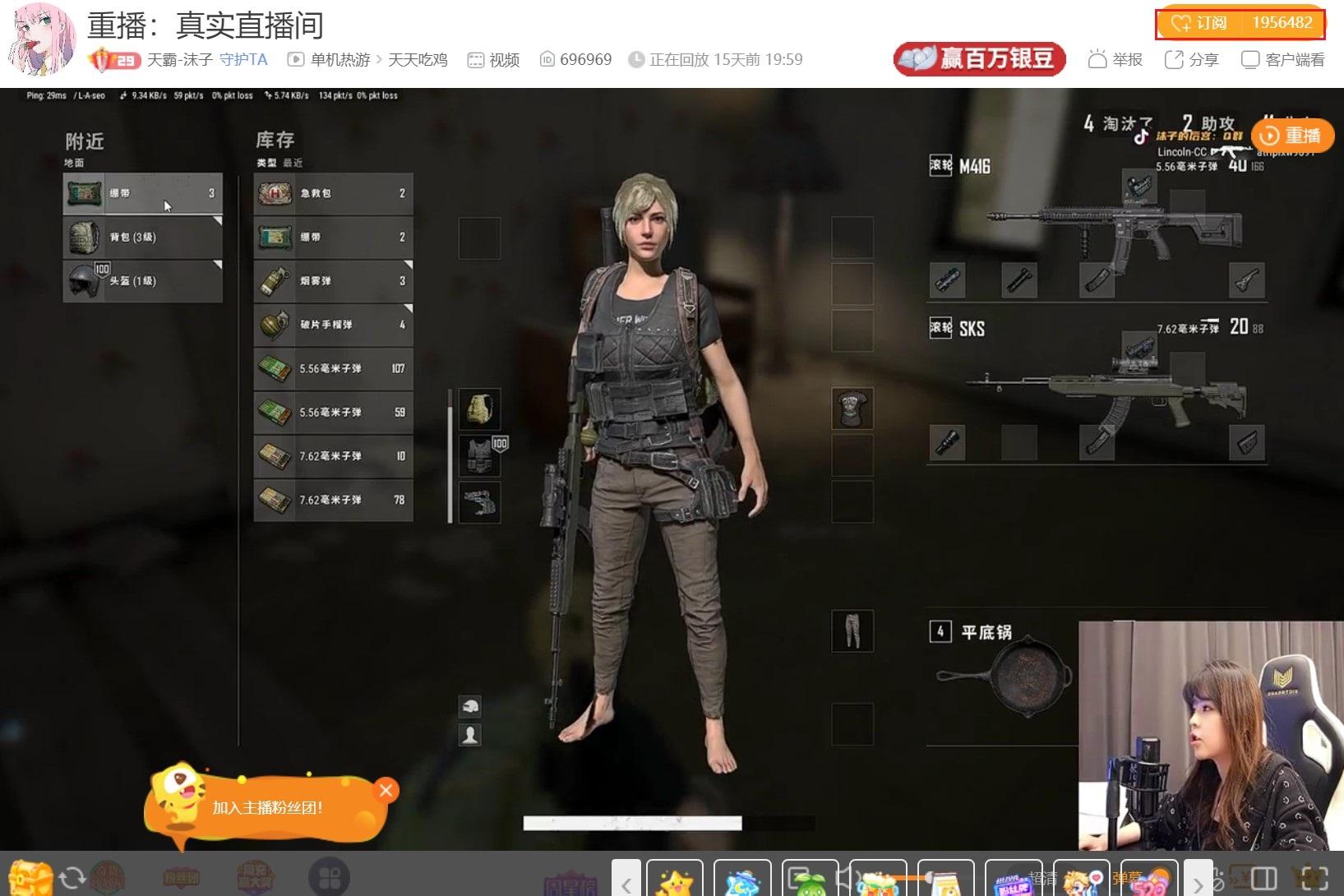Close the join fan club popup
This screenshot has width=1344, height=896.
[386, 791]
